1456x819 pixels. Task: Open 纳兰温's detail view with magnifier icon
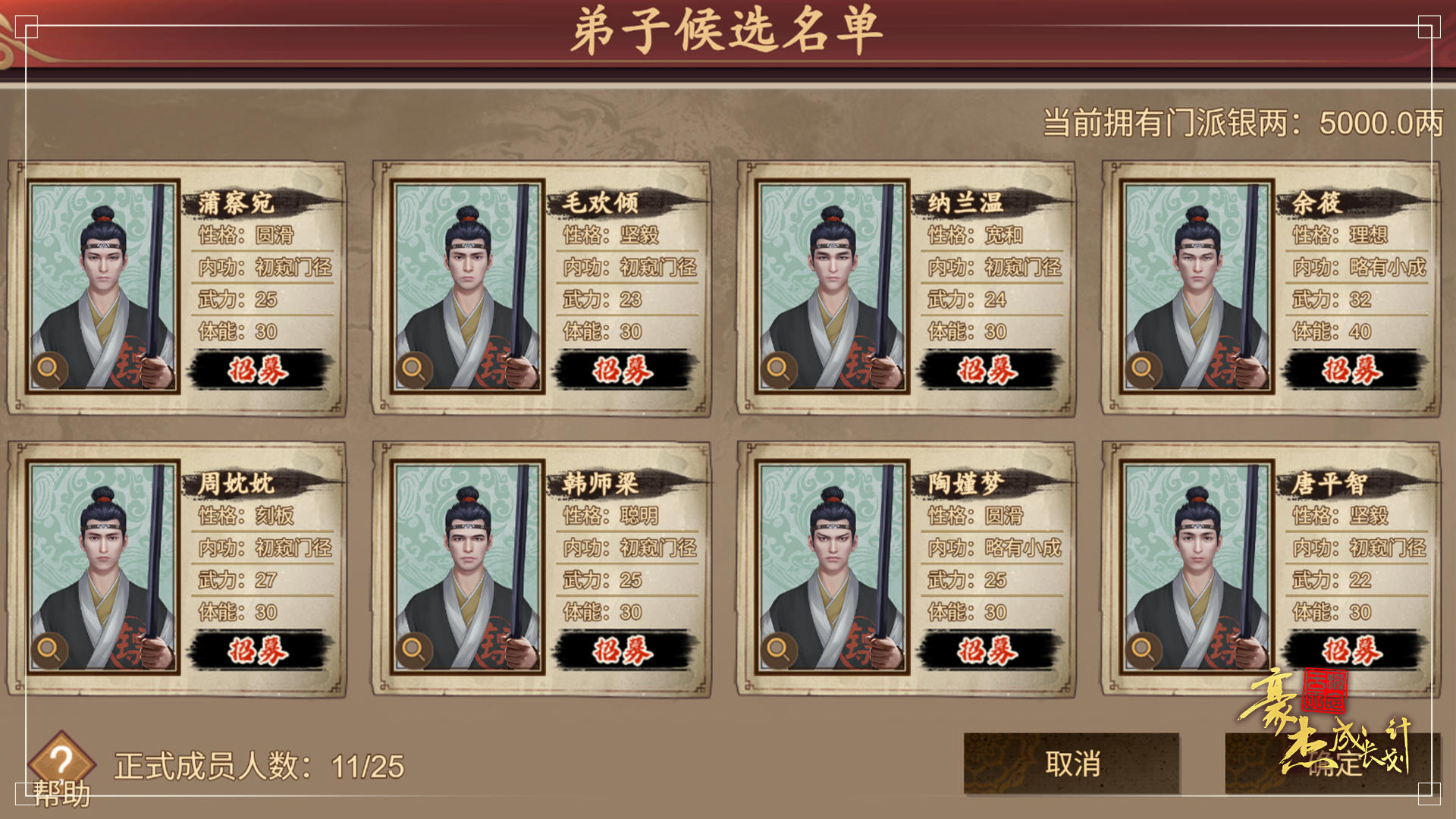[777, 369]
